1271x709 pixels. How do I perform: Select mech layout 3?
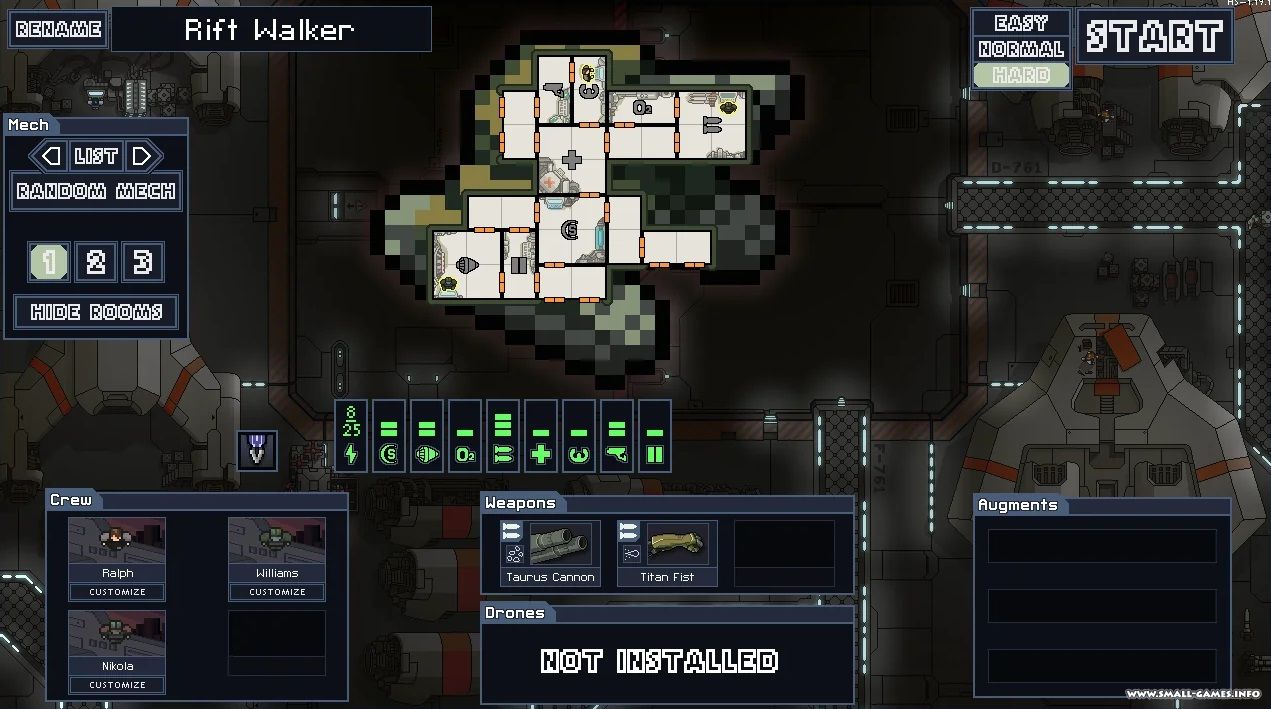(143, 262)
